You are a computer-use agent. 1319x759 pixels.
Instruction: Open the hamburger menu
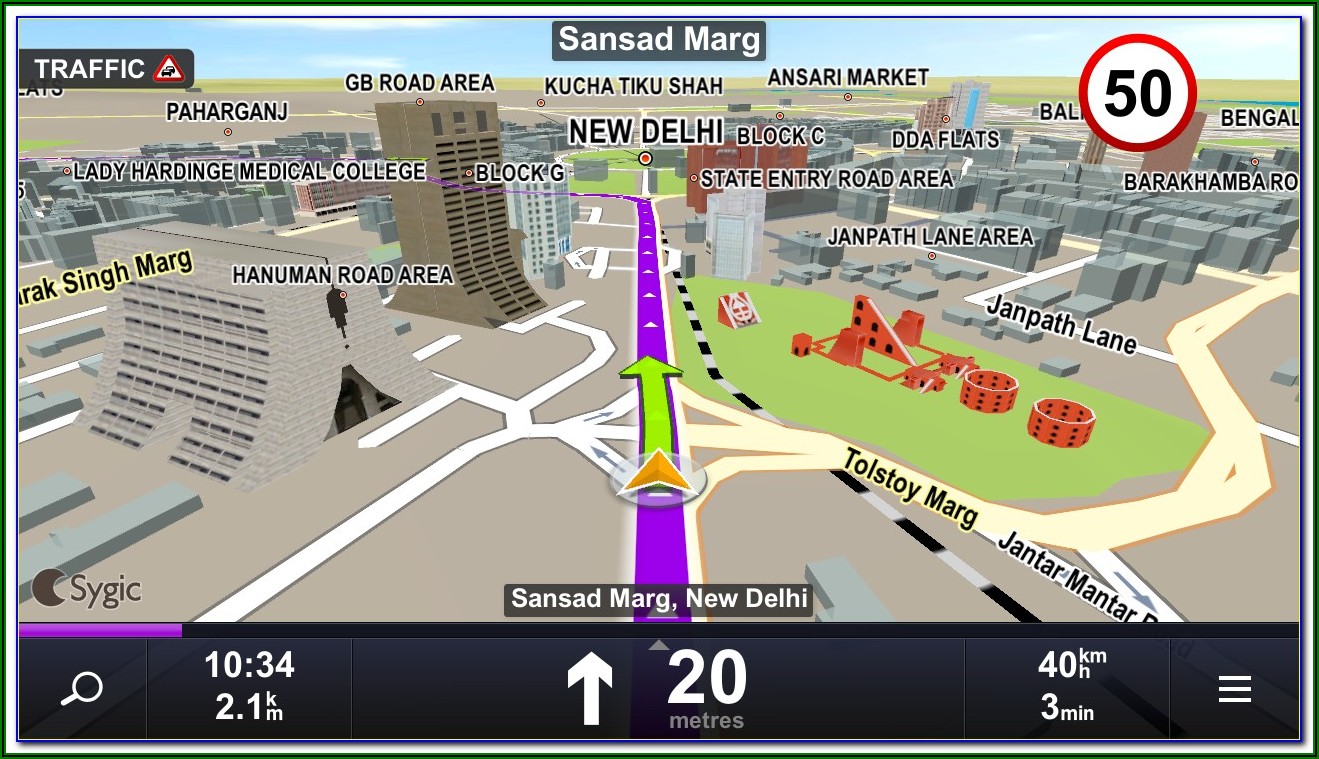tap(1235, 689)
